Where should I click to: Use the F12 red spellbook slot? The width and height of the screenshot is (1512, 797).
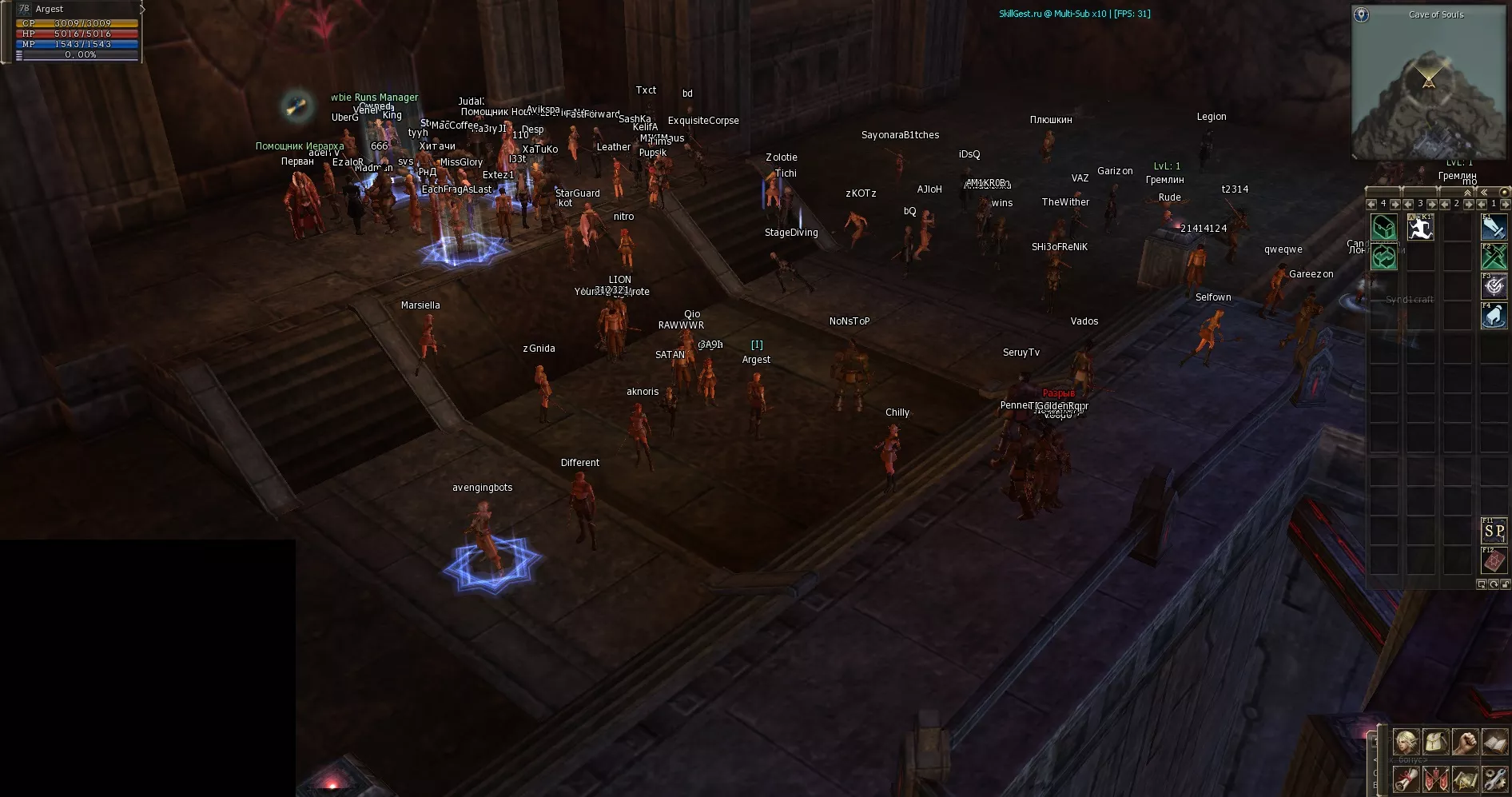1494,560
